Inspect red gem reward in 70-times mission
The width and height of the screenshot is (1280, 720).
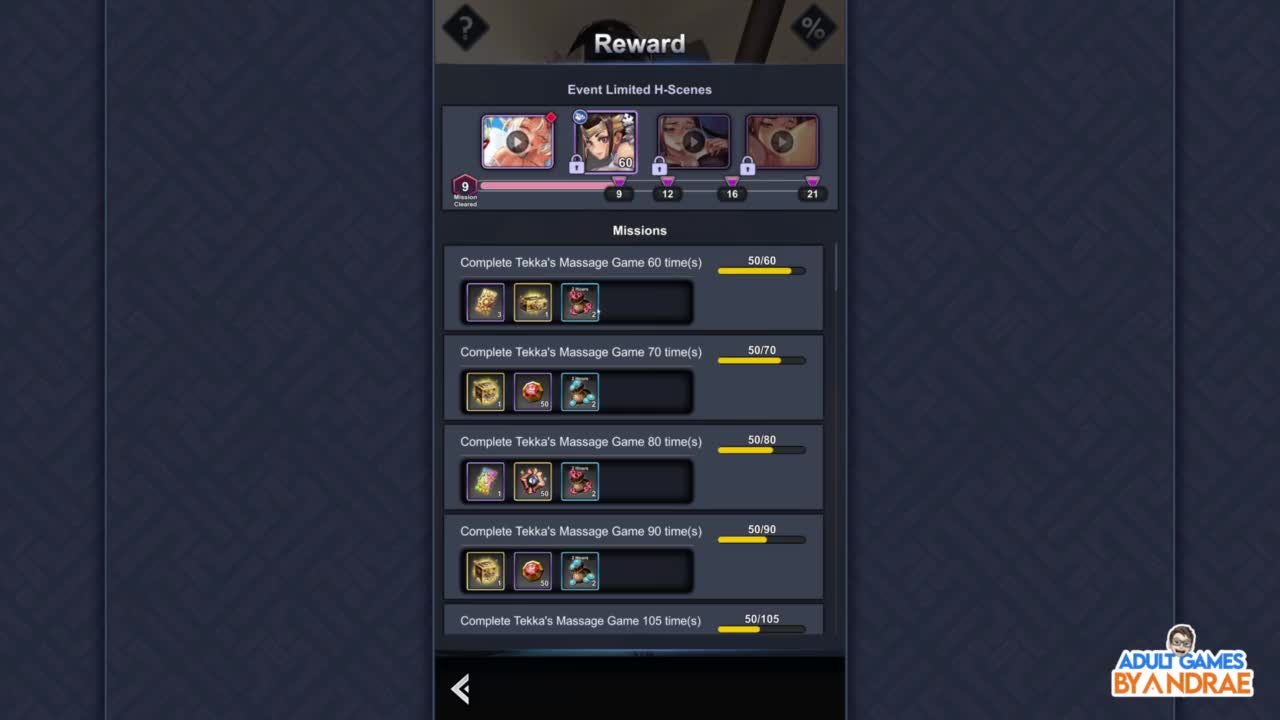click(x=532, y=392)
